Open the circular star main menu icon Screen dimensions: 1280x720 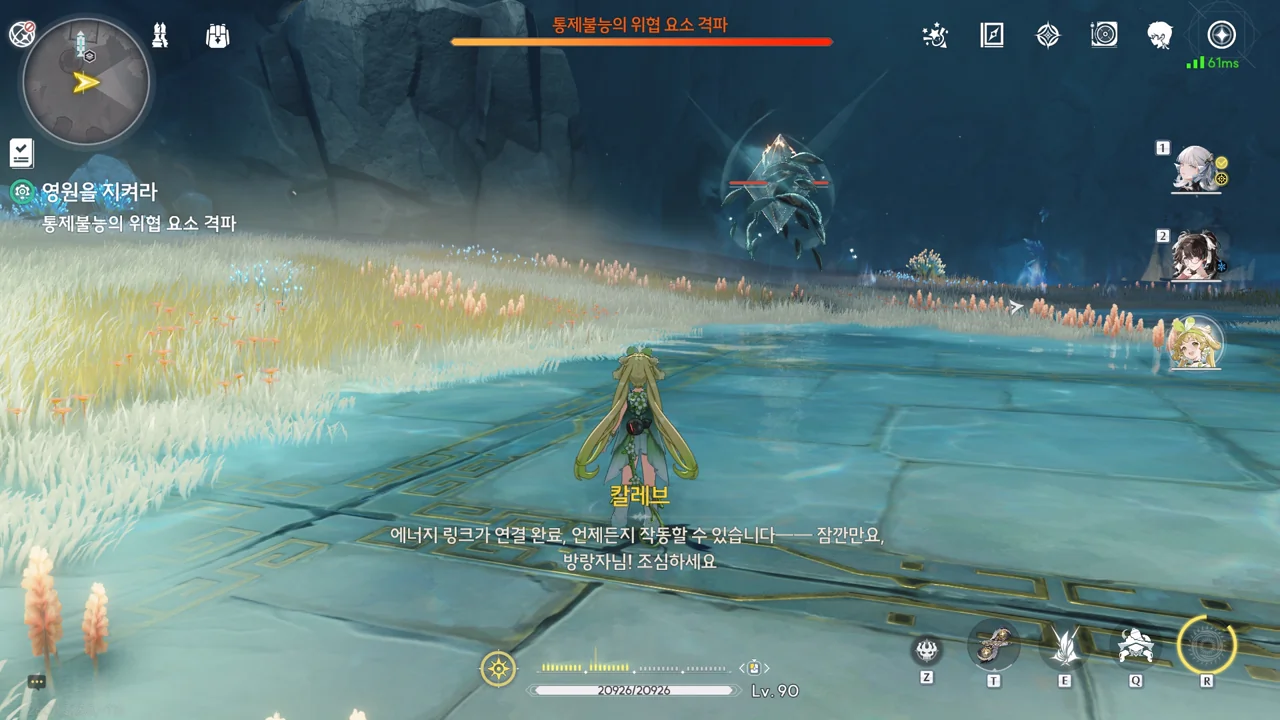(1221, 36)
